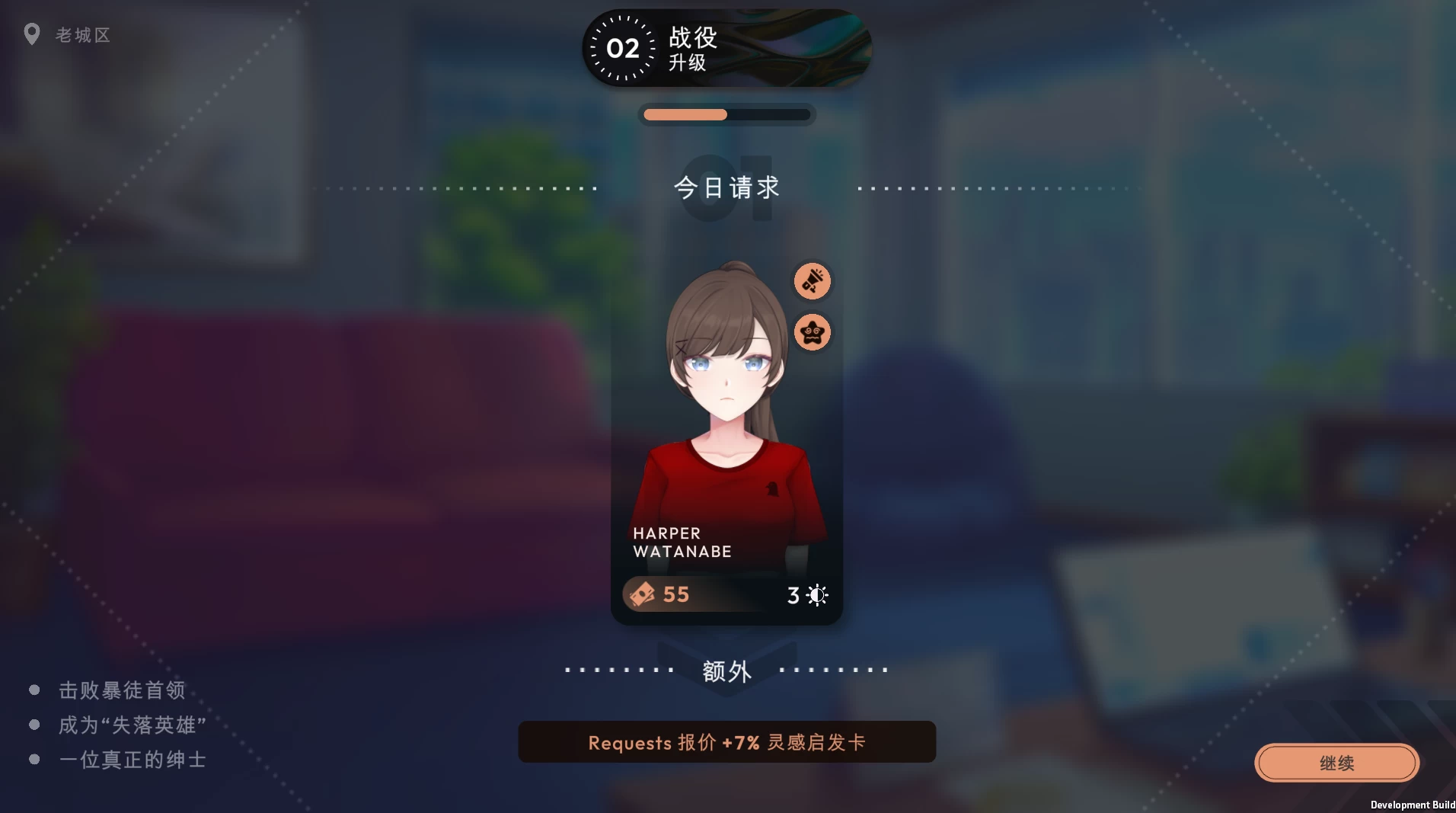Image resolution: width=1456 pixels, height=813 pixels.
Task: Click the Requests 报价 +7% 灵感启发卡 banner
Action: [x=726, y=741]
